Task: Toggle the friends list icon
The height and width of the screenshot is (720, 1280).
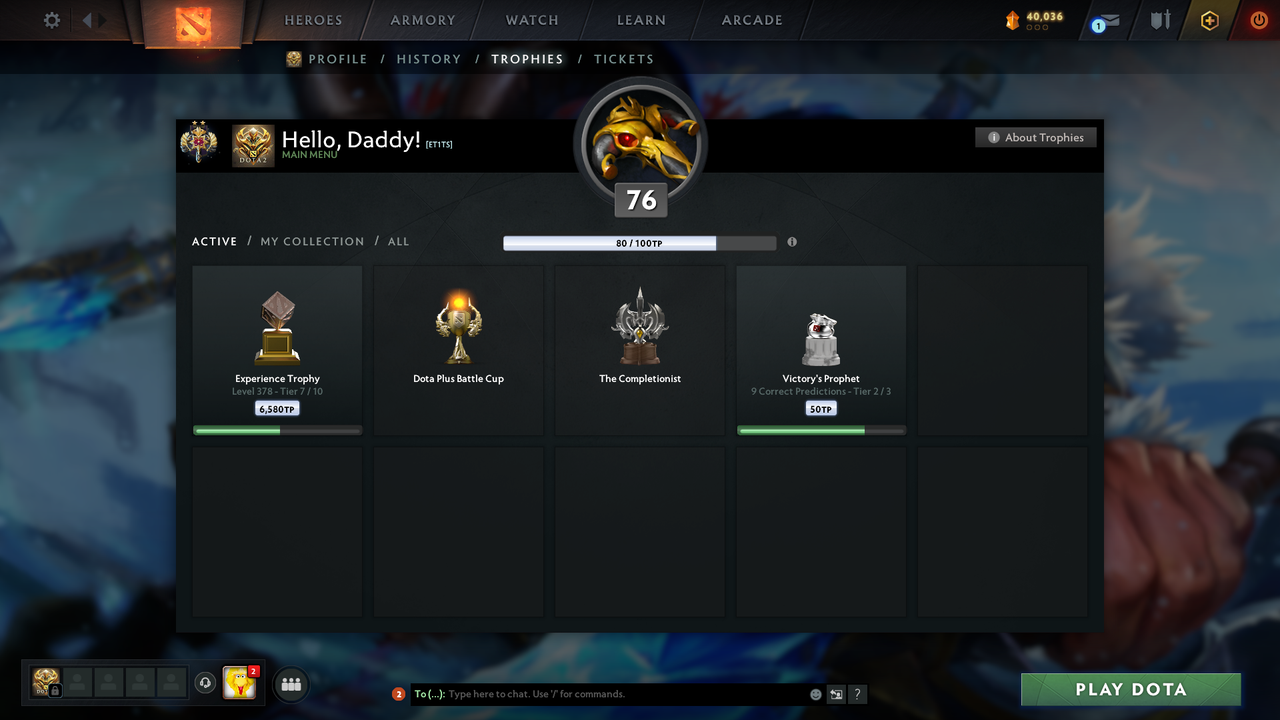Action: [288, 684]
